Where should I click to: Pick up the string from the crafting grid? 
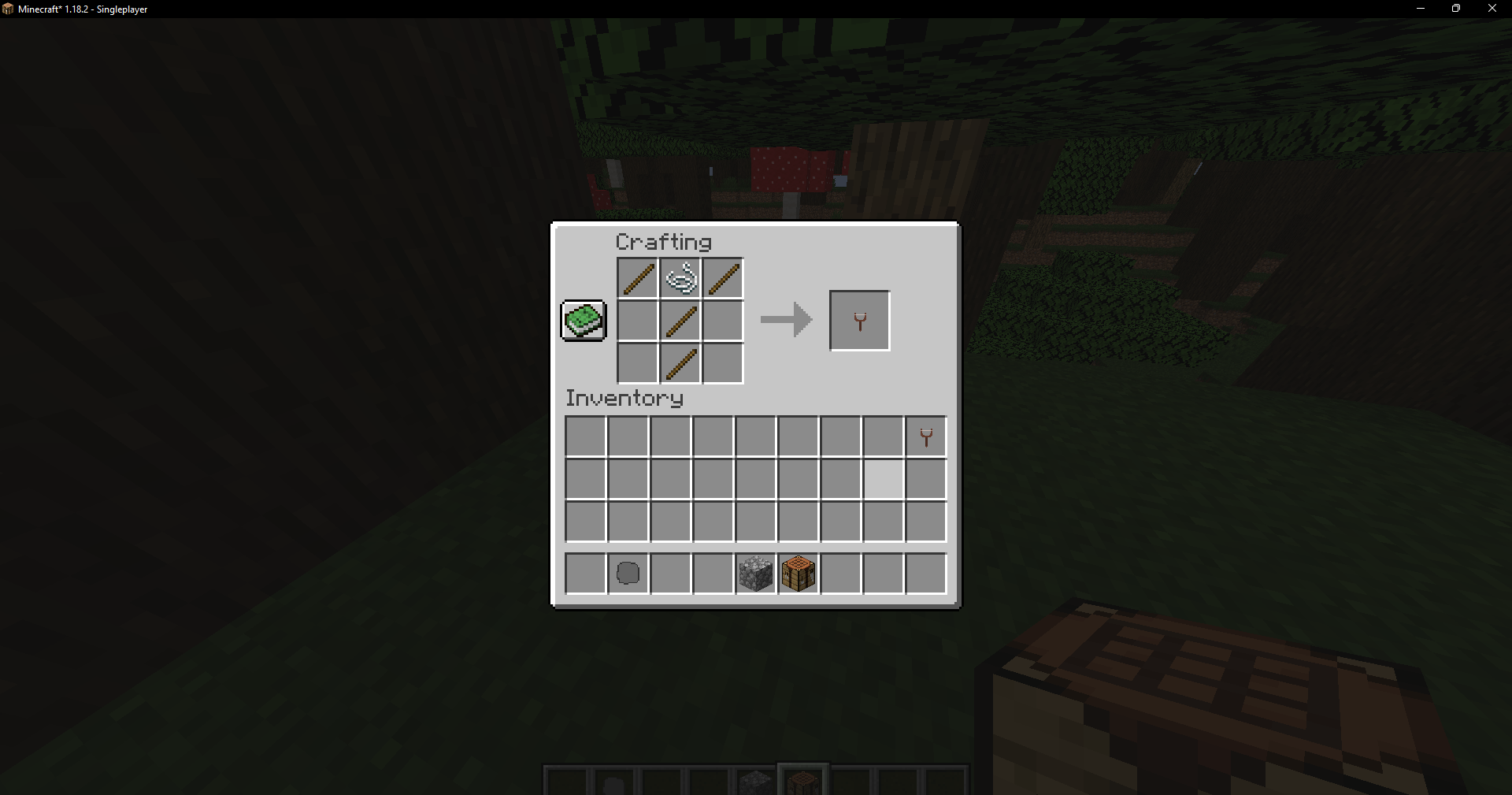pos(680,277)
